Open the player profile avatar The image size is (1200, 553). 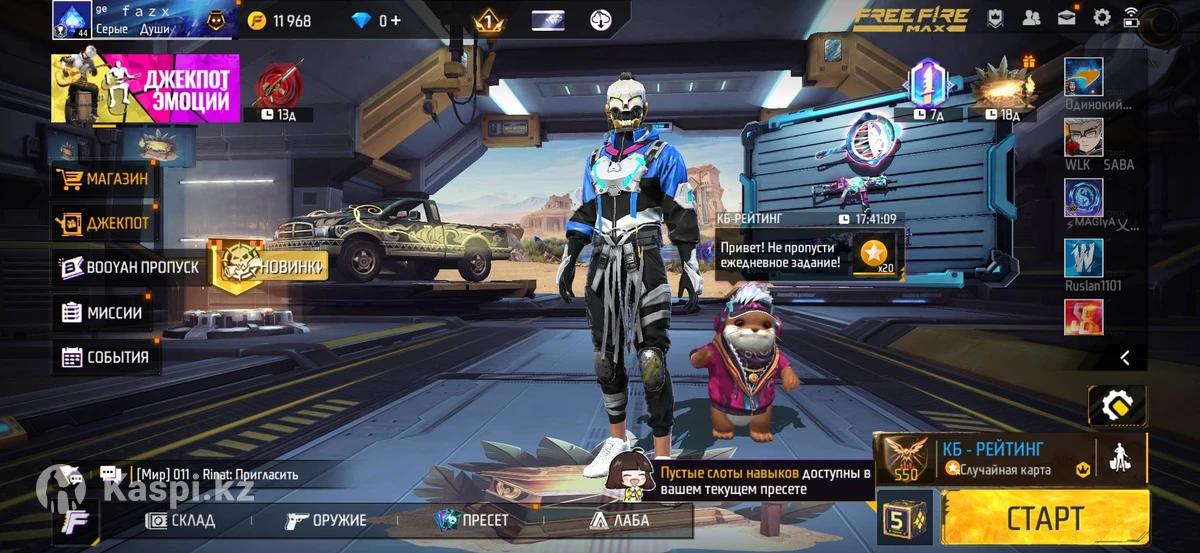pos(71,19)
